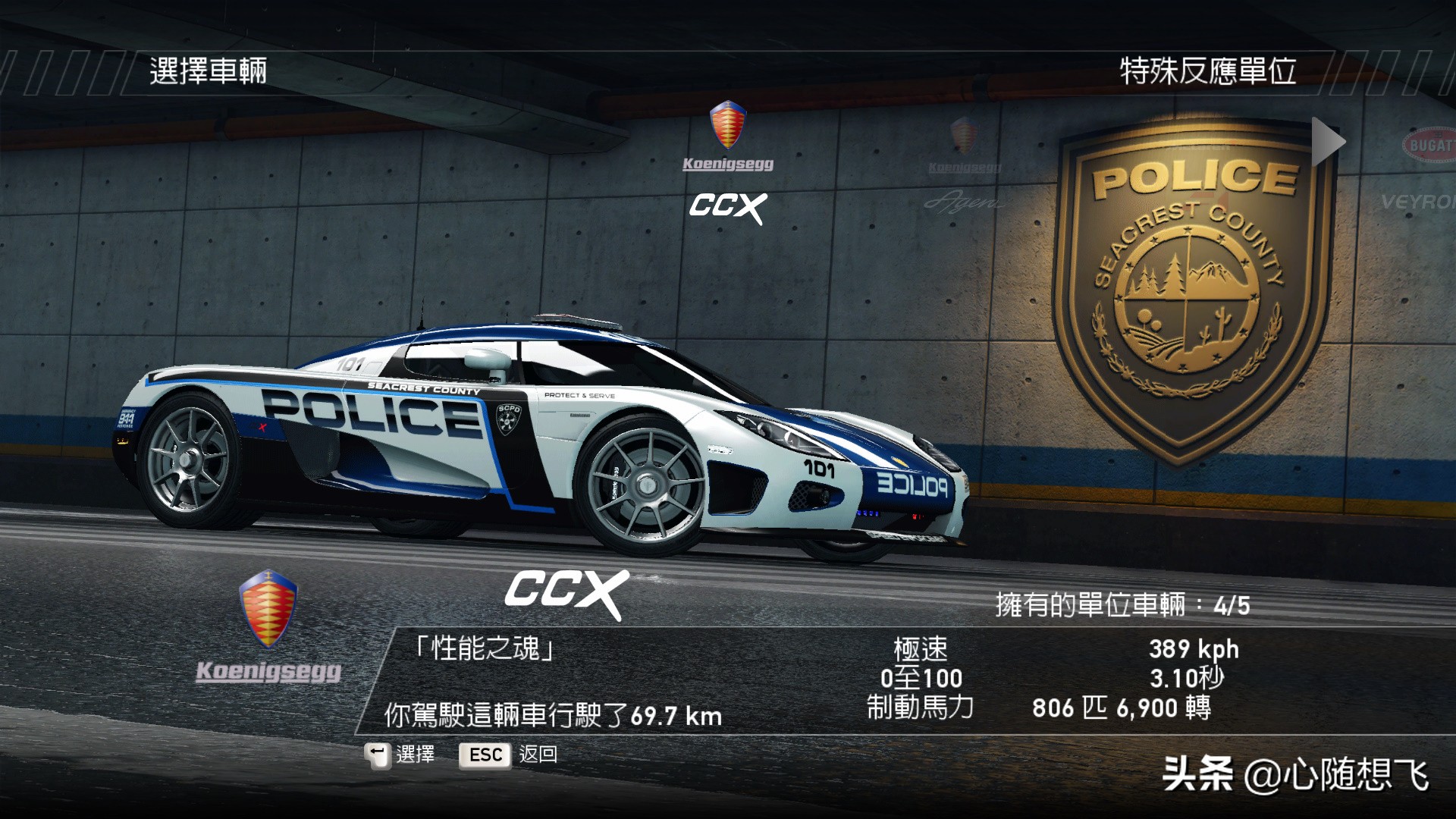Click the 選擇 select prompt
Image resolution: width=1456 pixels, height=819 pixels.
[414, 755]
